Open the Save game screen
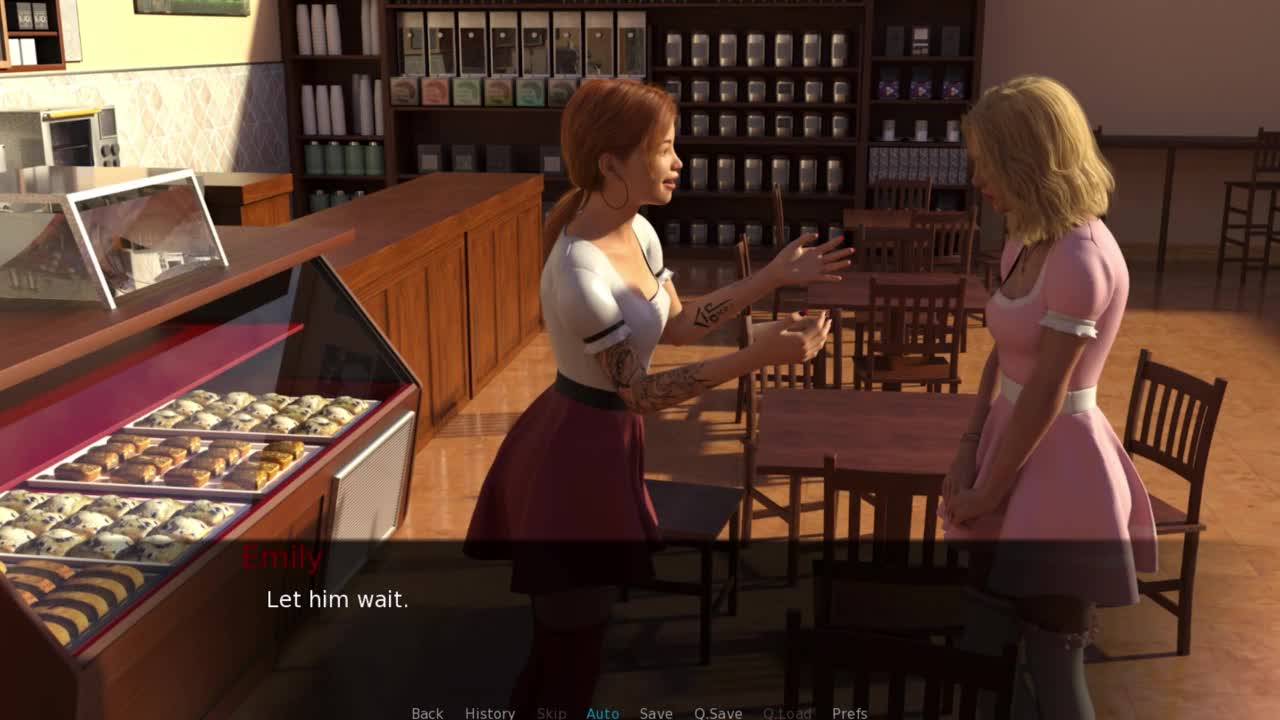 [656, 713]
